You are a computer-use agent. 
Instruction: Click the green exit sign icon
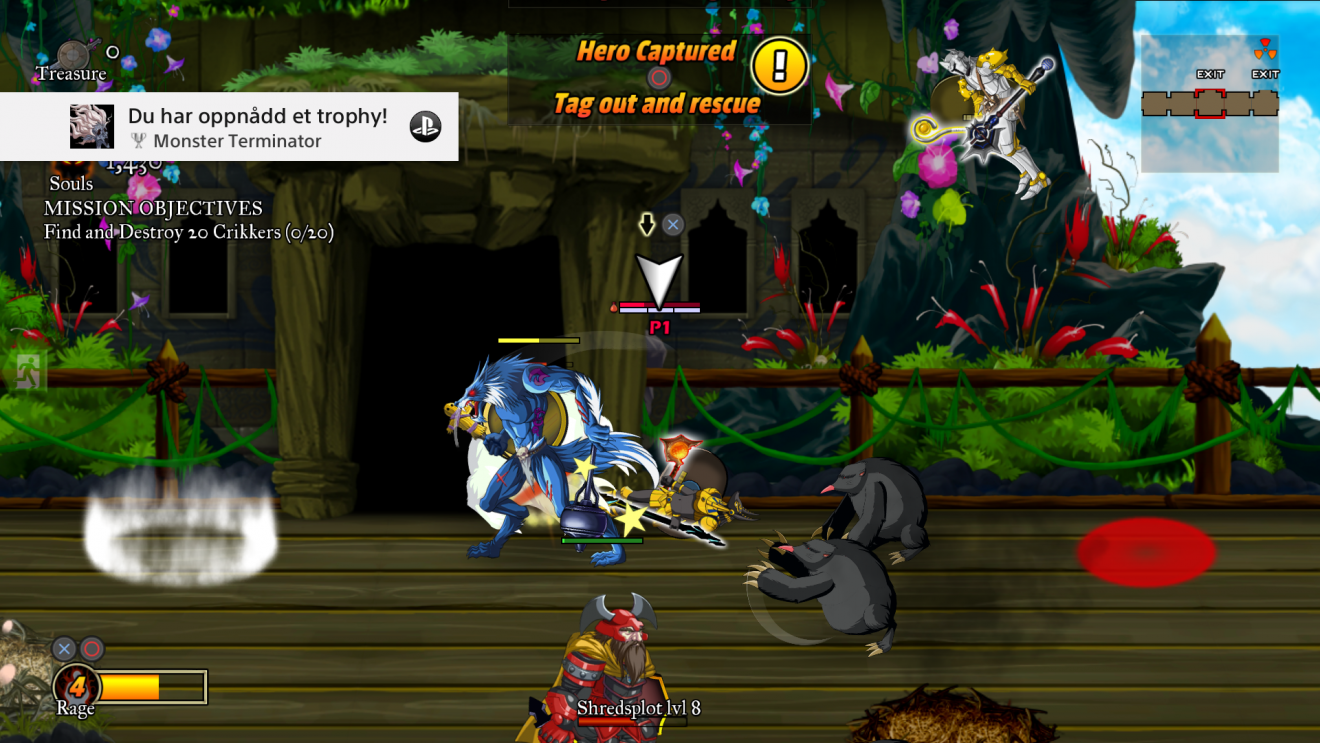[28, 371]
